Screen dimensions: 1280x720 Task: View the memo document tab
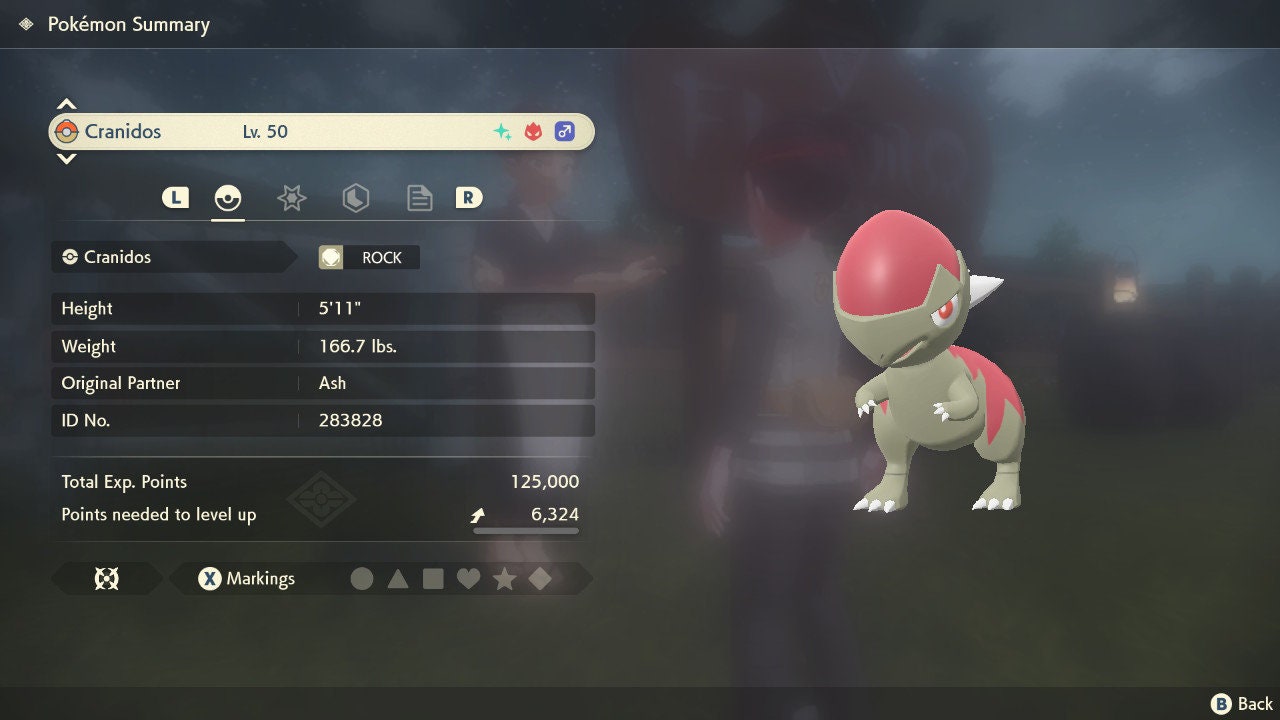419,197
